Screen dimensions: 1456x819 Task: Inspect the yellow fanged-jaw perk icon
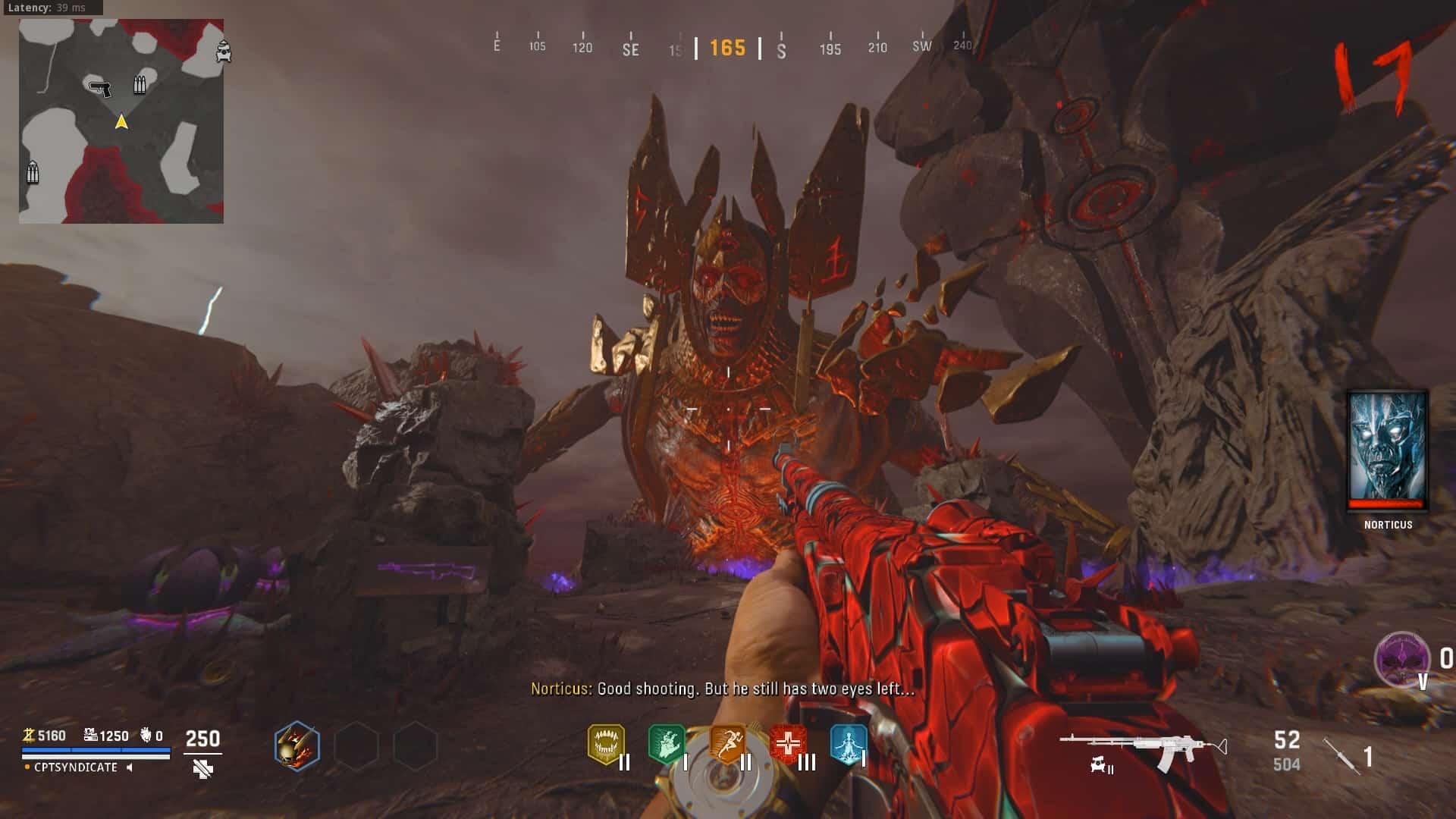click(606, 744)
